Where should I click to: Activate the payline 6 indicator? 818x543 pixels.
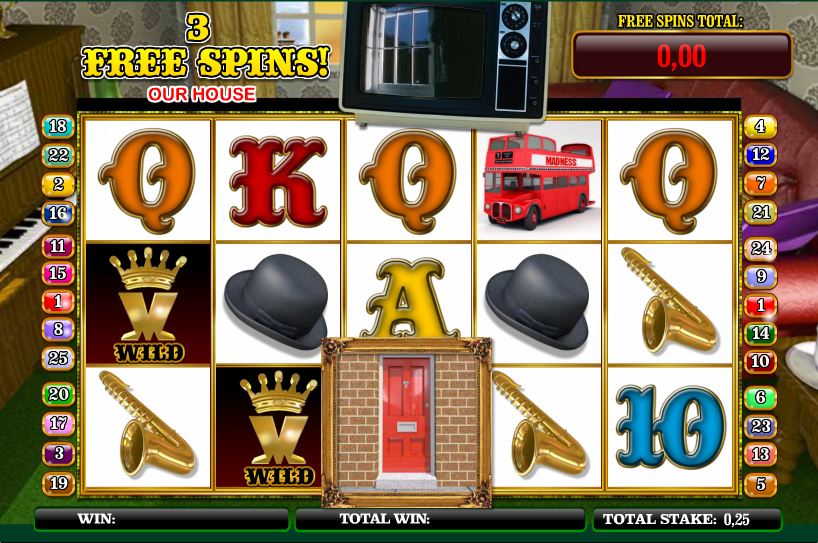point(760,398)
